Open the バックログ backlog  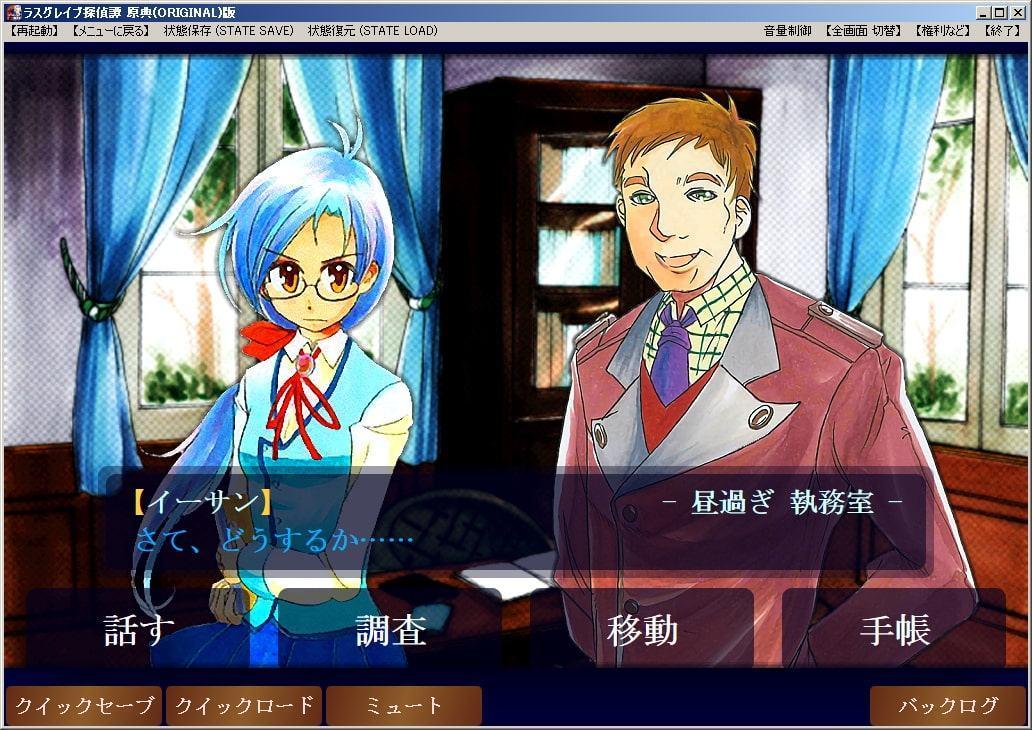947,706
